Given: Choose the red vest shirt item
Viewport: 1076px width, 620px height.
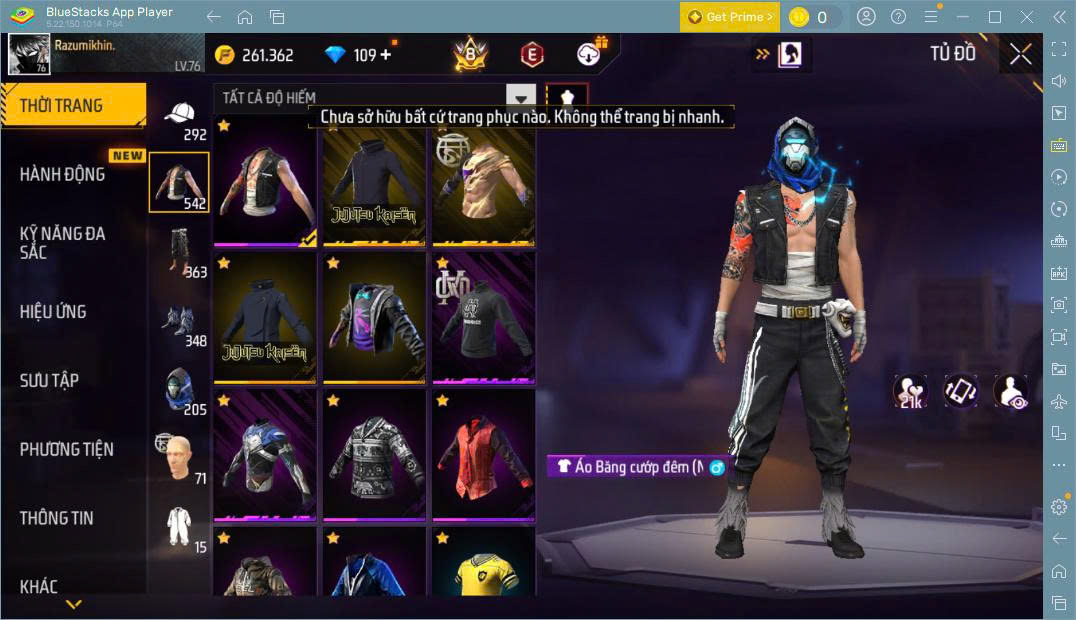Looking at the screenshot, I should coord(483,455).
